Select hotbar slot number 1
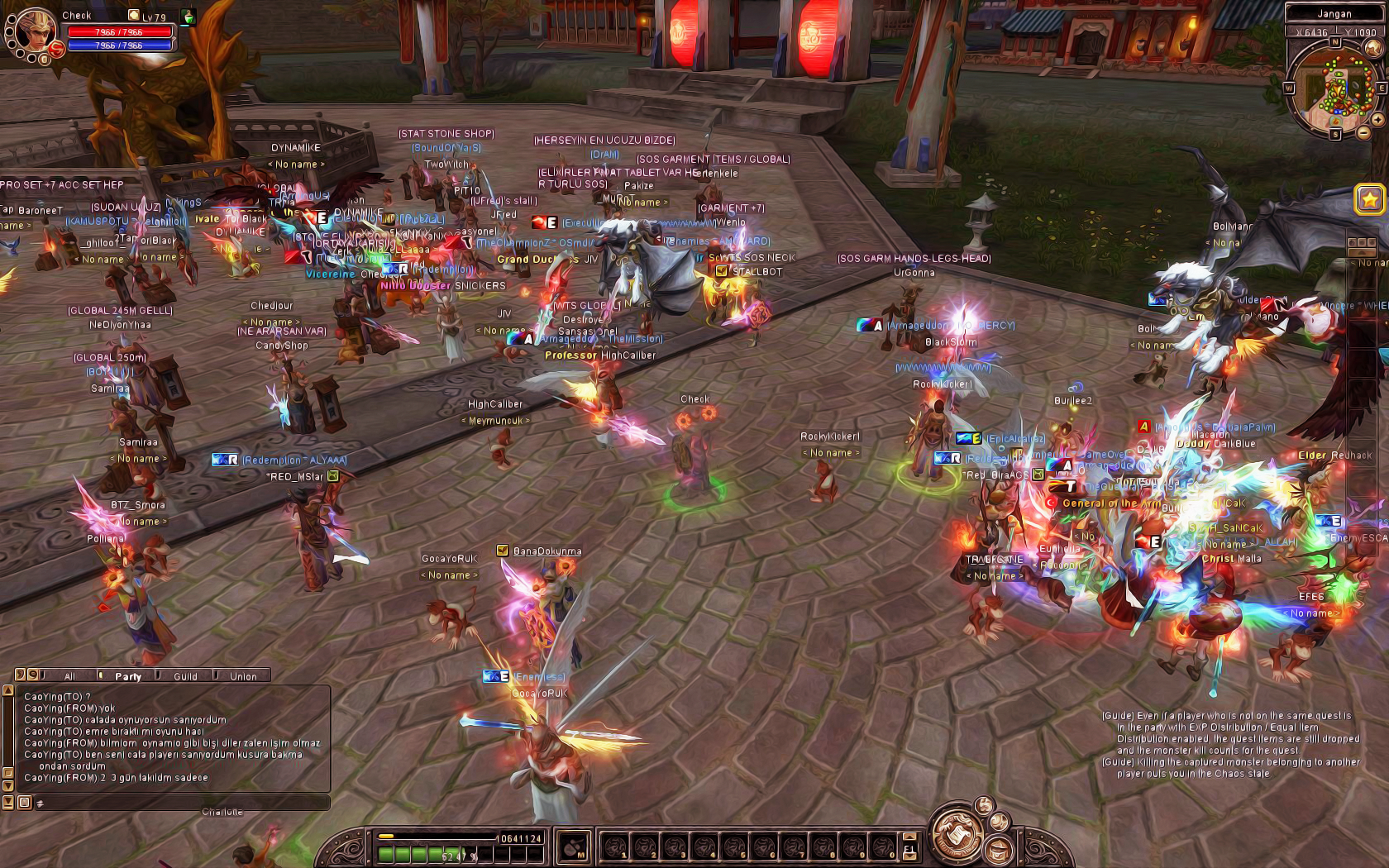The image size is (1389, 868). coord(614,847)
